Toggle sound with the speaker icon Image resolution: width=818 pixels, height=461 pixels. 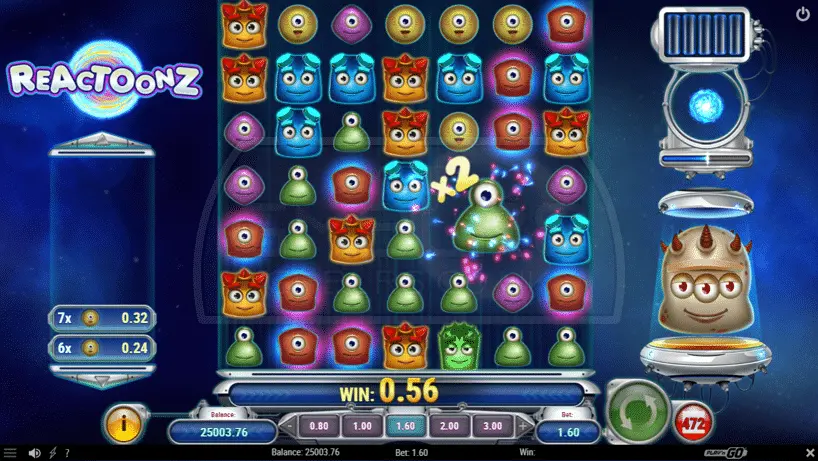click(x=35, y=453)
